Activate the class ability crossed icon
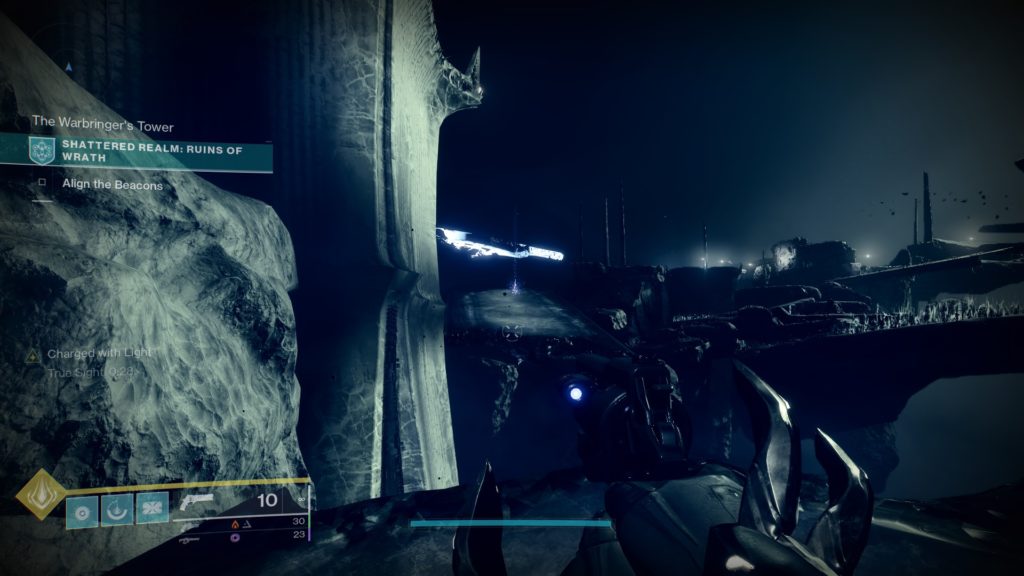 (152, 510)
